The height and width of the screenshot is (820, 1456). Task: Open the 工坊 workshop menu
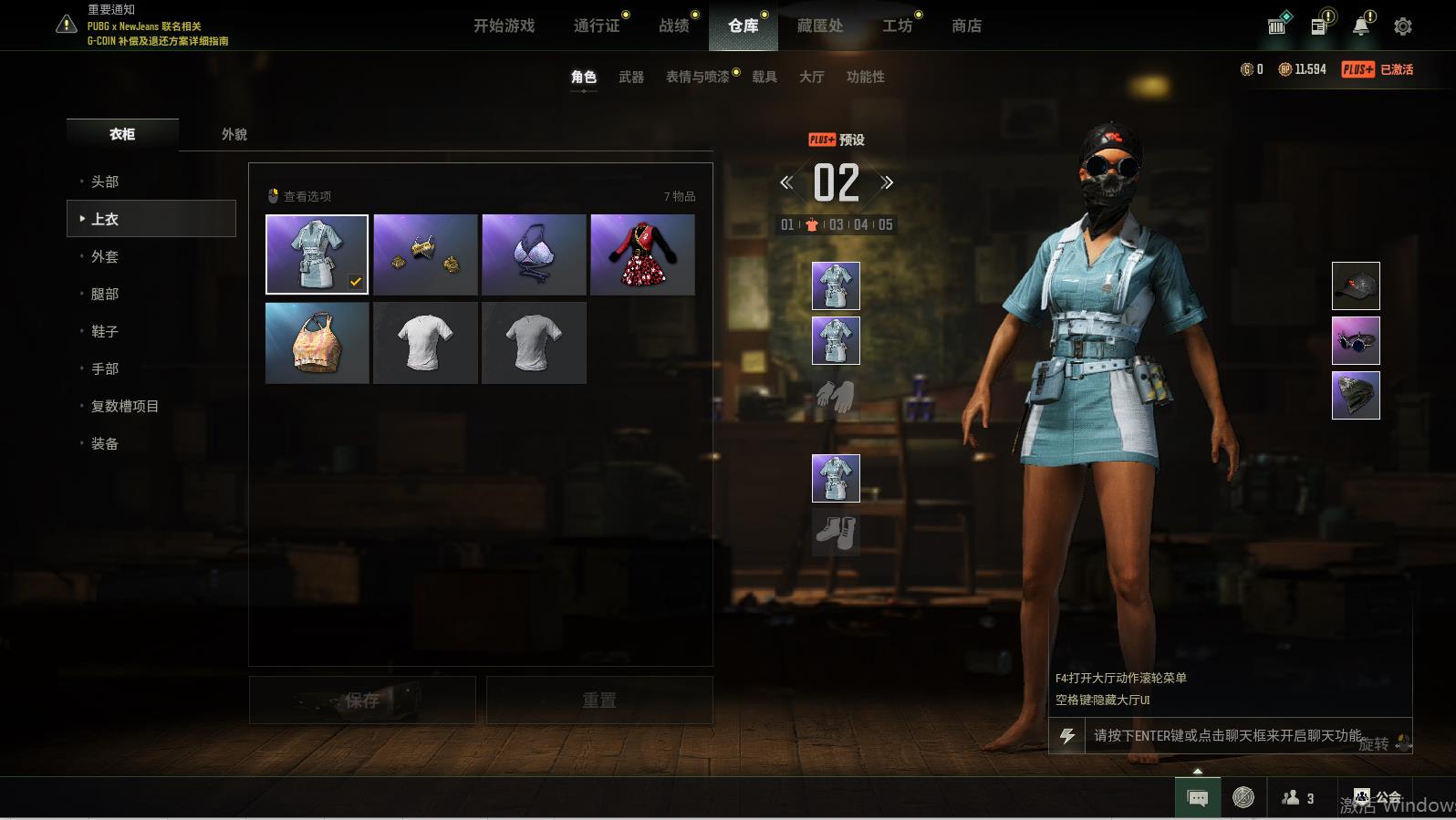coord(897,26)
